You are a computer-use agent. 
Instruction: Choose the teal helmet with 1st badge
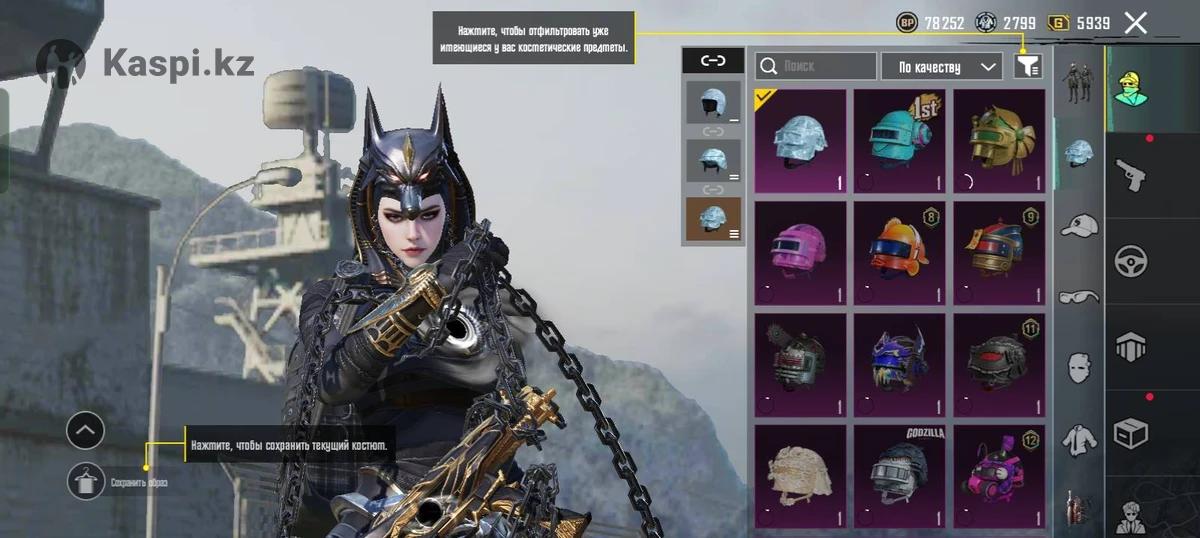click(899, 141)
